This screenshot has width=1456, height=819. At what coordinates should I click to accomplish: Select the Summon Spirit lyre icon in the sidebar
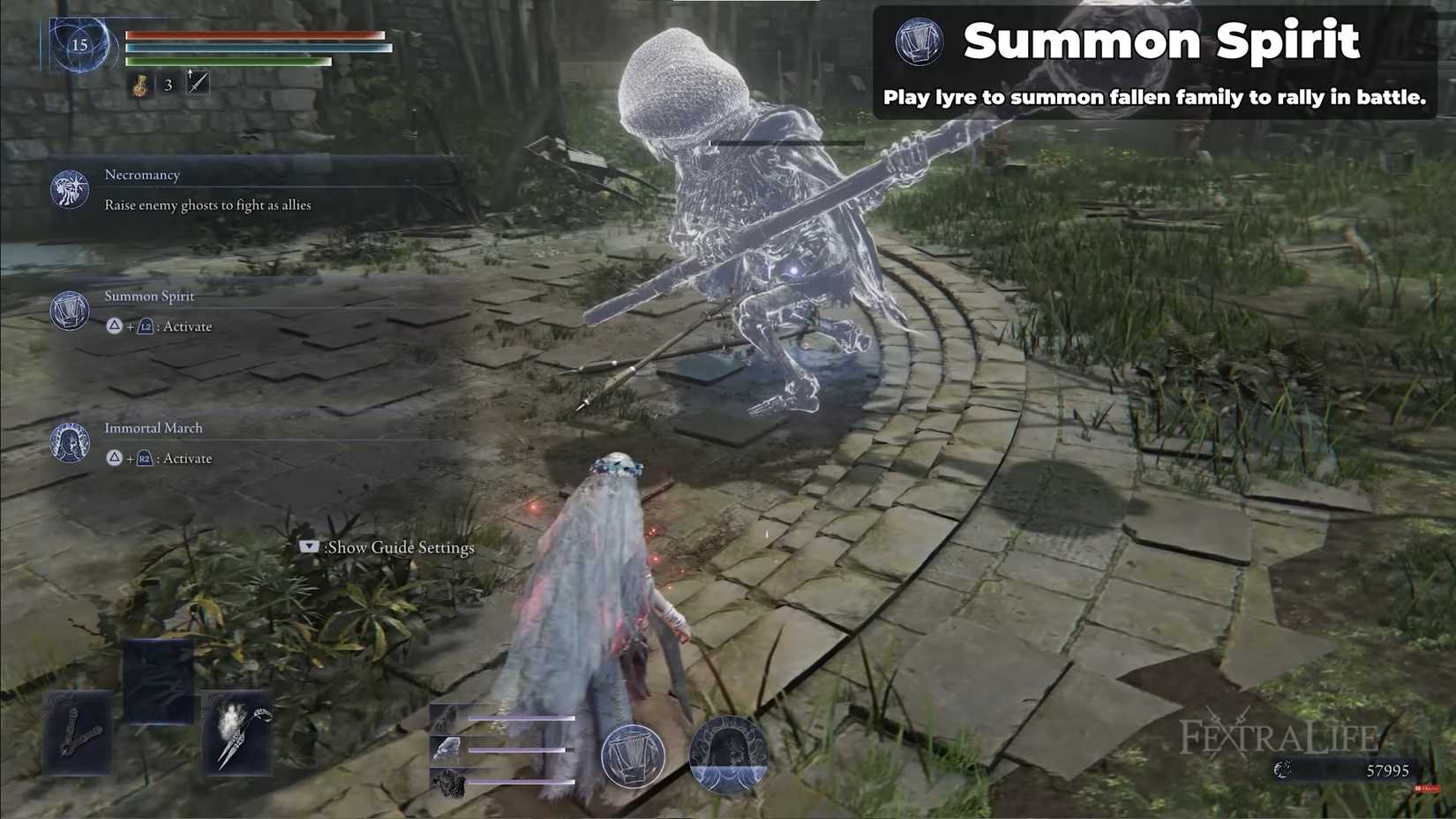point(69,311)
